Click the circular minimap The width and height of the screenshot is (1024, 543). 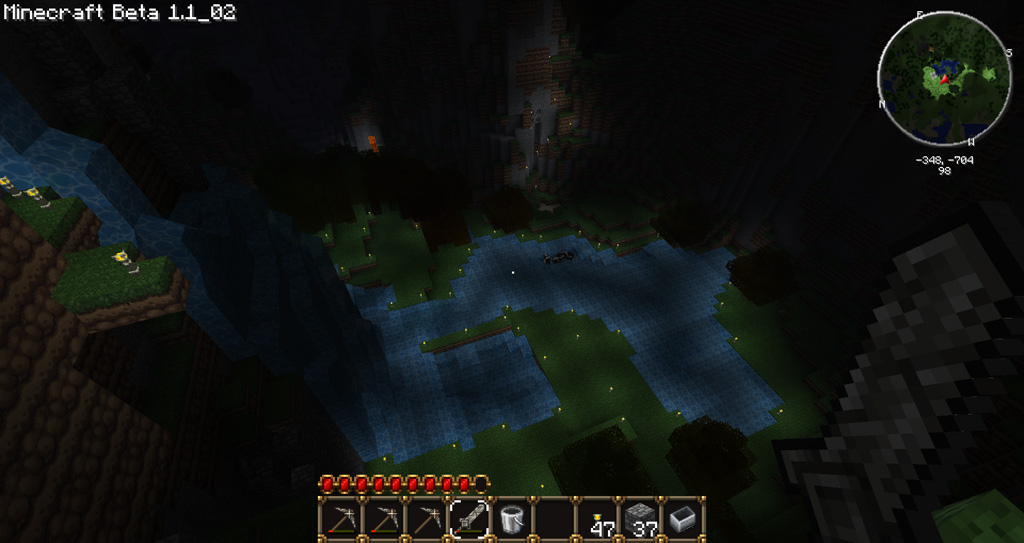[945, 82]
